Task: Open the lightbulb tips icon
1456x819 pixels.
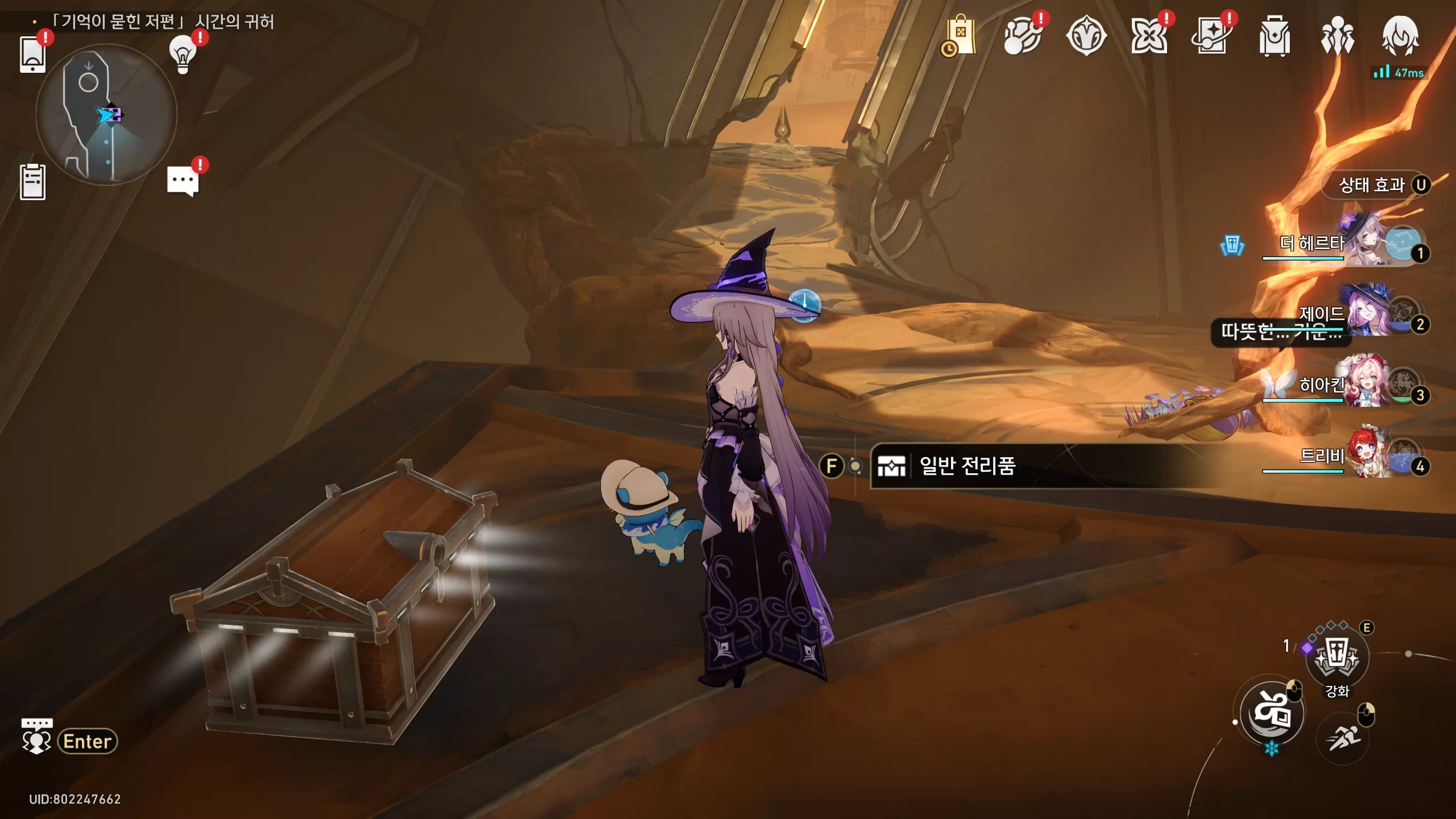Action: pos(183,54)
